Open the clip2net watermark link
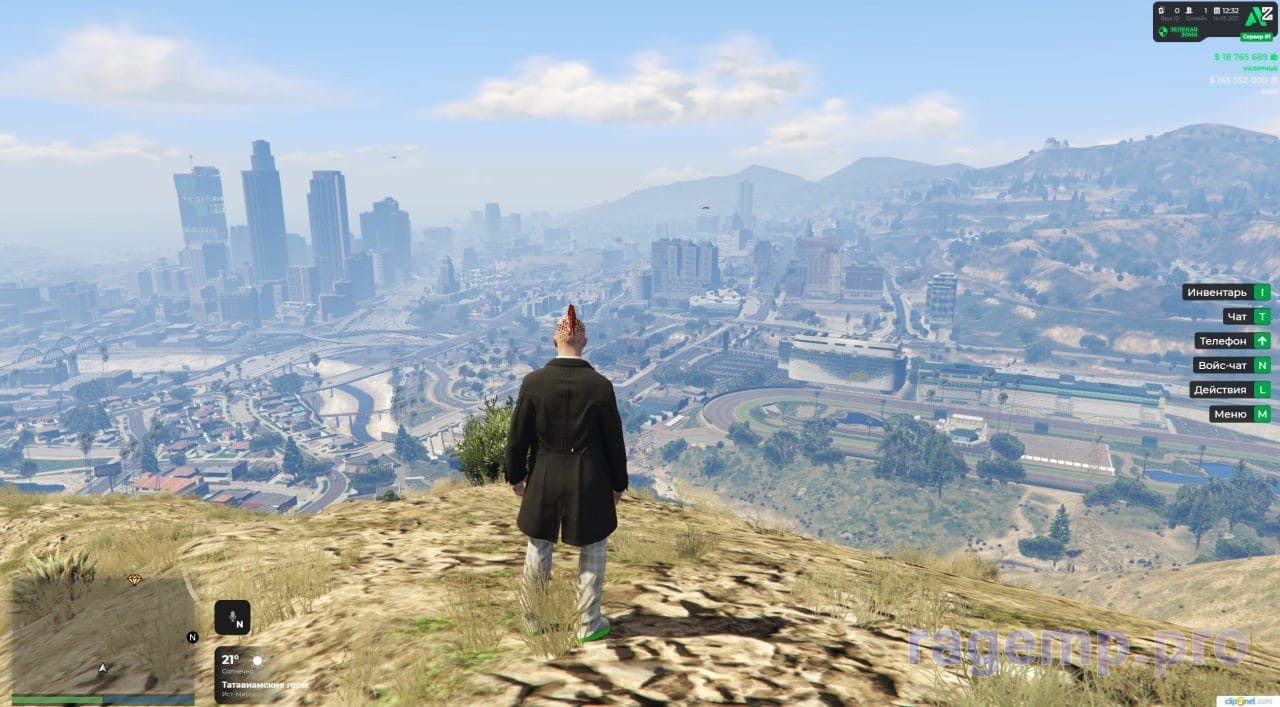The width and height of the screenshot is (1280, 707). pos(1251,699)
